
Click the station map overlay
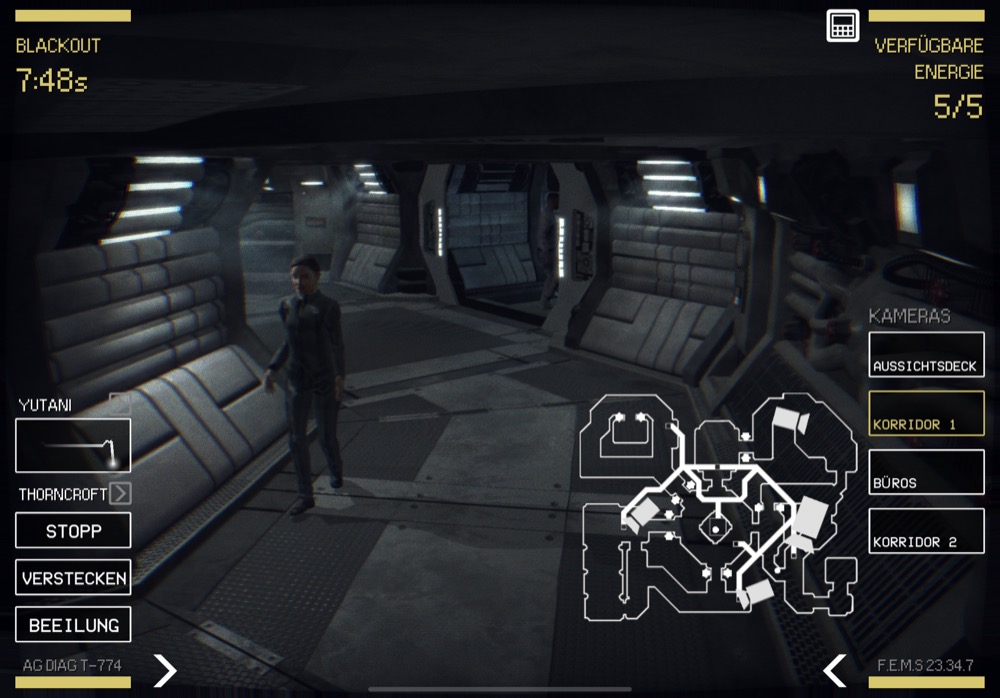pos(718,503)
